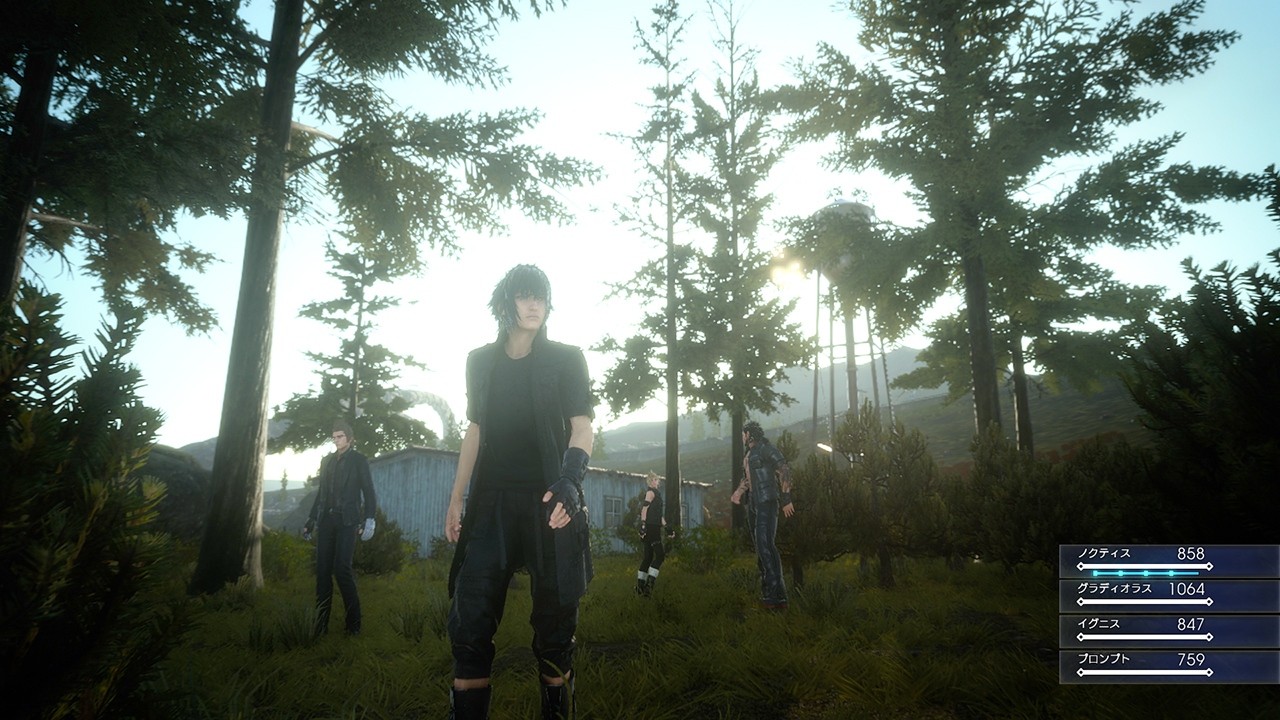Screen dimensions: 1280x720
Task: Click Ignis's HP value 847
Action: pyautogui.click(x=1190, y=623)
